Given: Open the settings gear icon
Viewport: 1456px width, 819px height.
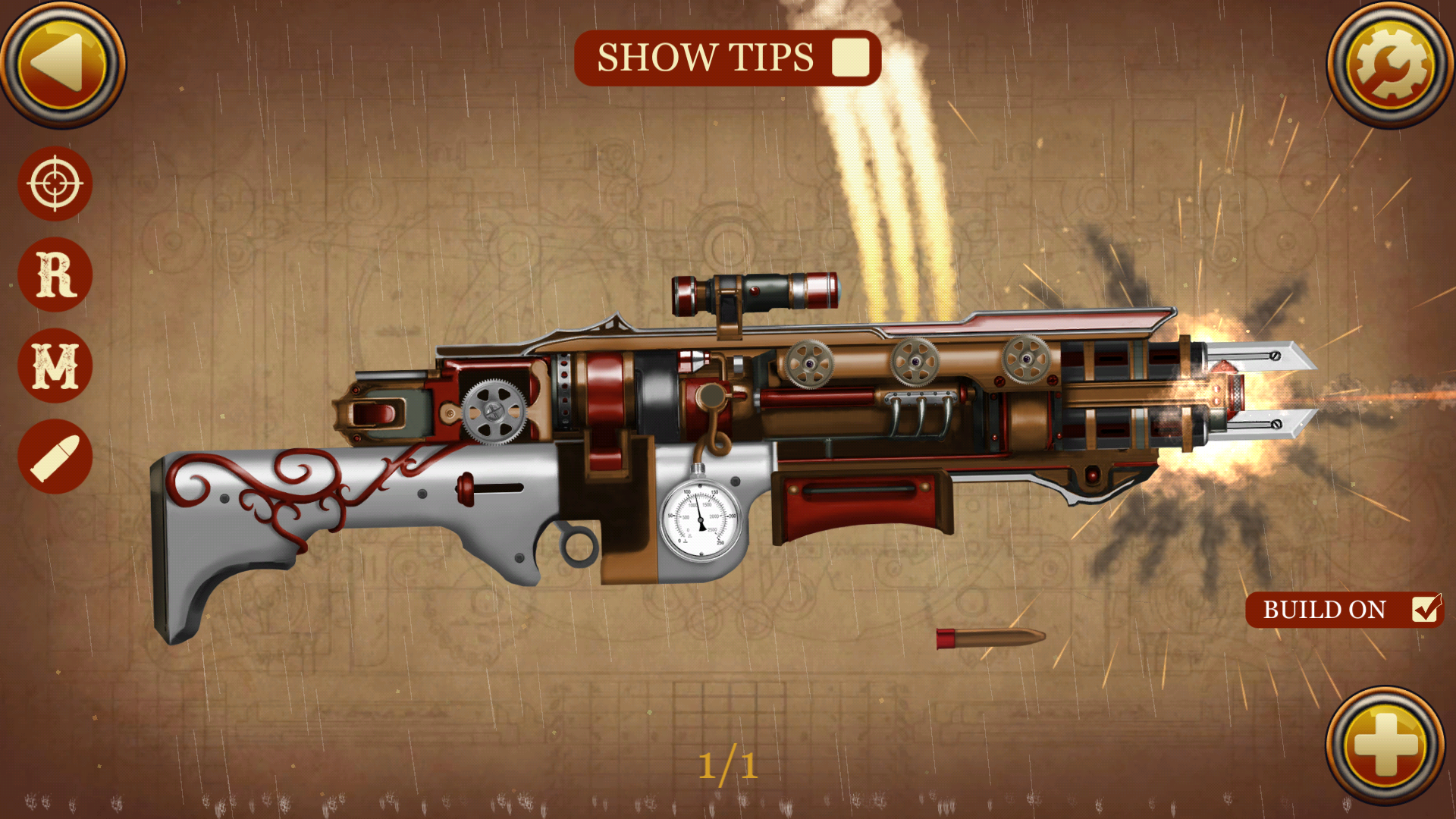Looking at the screenshot, I should pyautogui.click(x=1392, y=64).
